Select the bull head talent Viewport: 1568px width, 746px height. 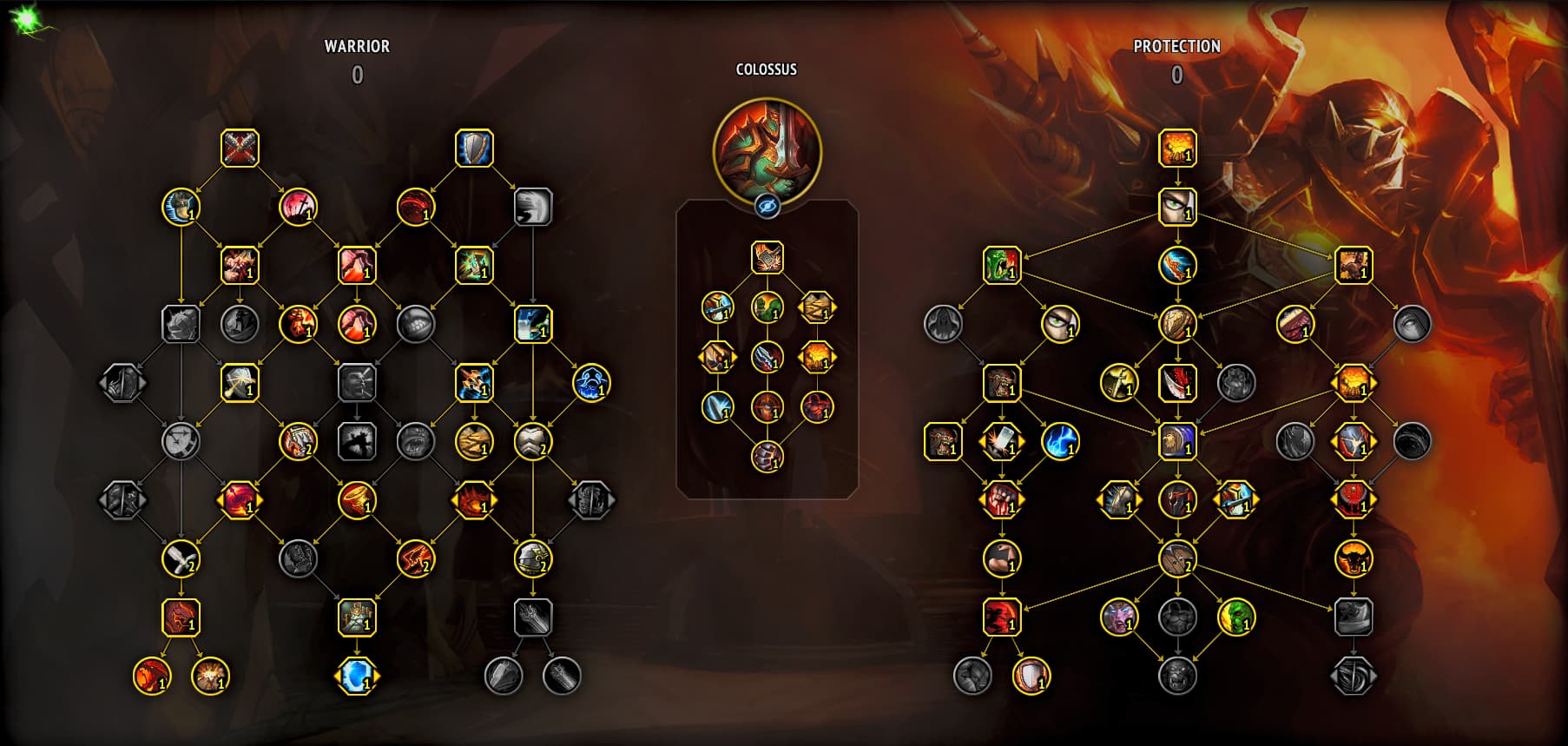click(1353, 559)
